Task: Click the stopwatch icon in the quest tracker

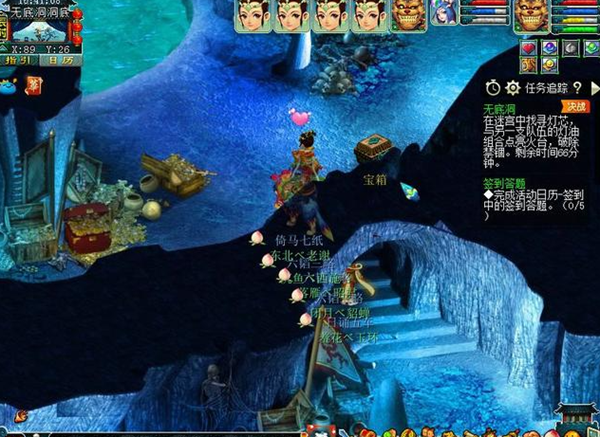Action: [493, 88]
